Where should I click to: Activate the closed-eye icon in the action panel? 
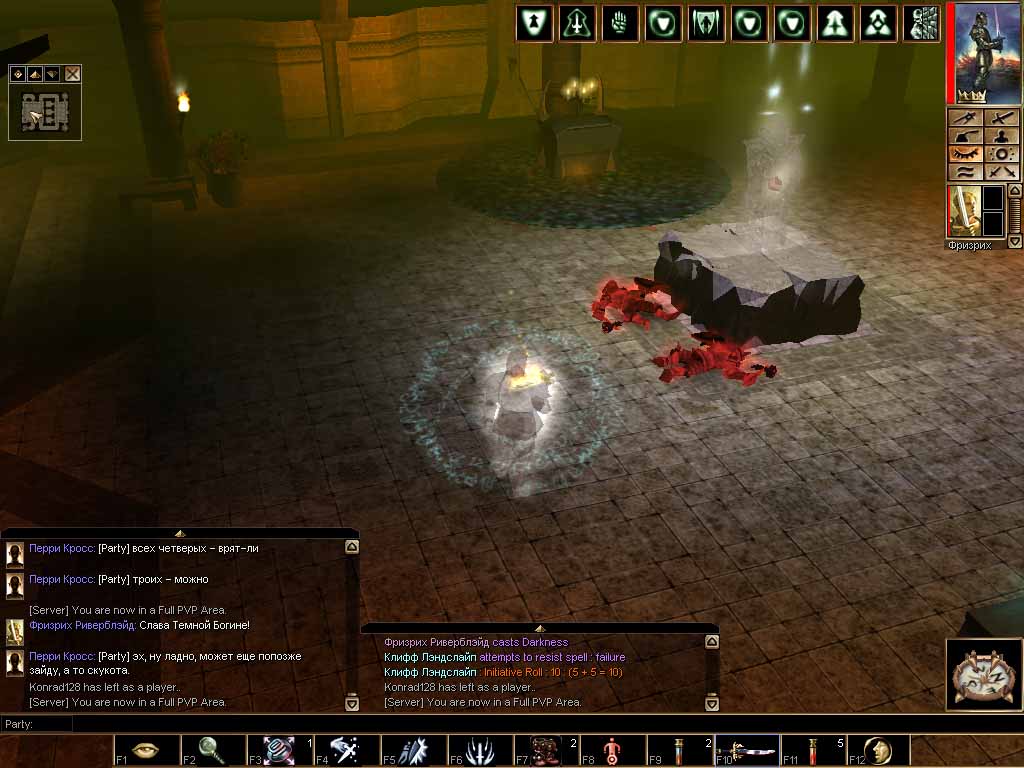[x=967, y=154]
